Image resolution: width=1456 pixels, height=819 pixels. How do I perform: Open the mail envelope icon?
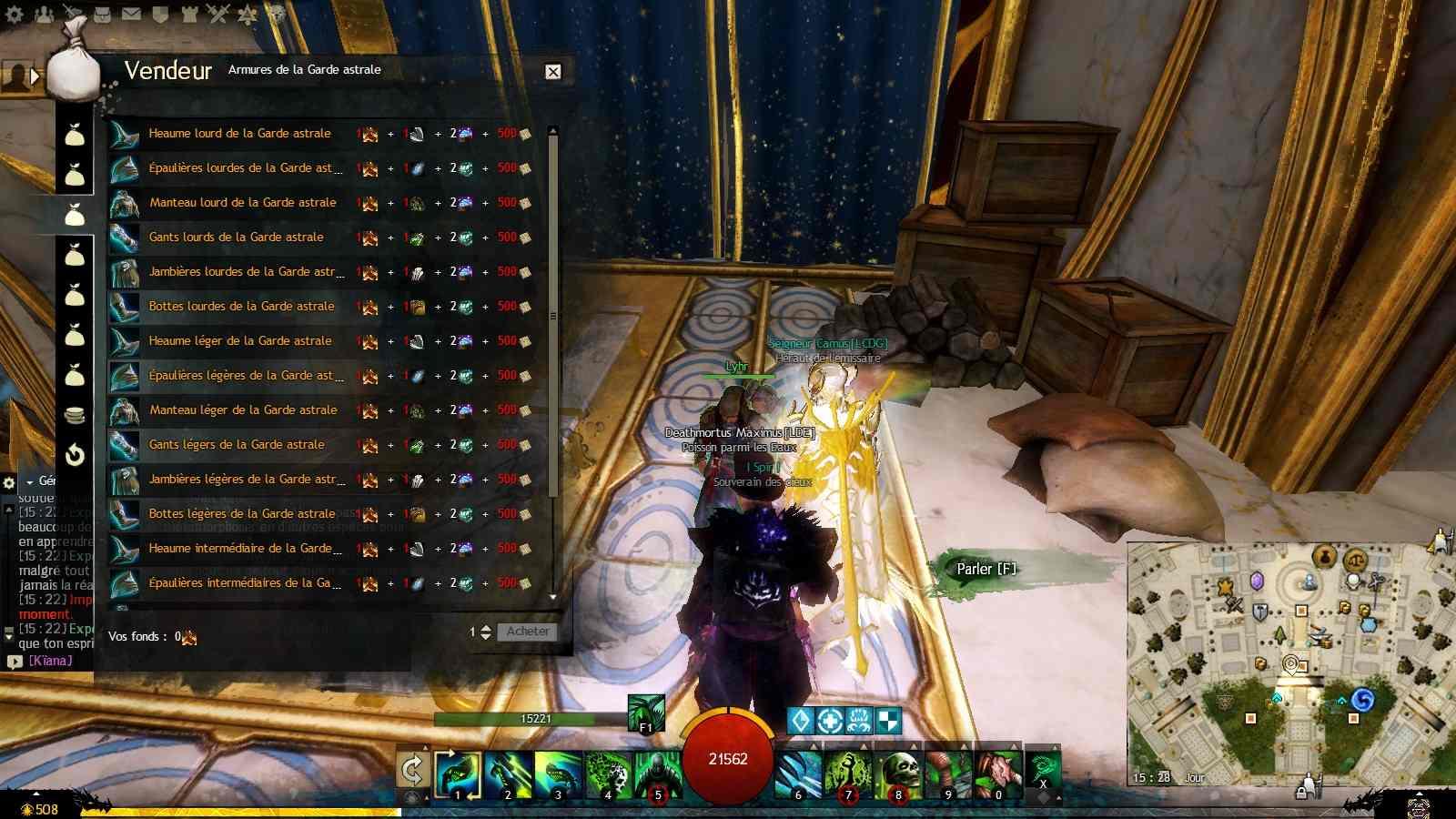pyautogui.click(x=131, y=14)
